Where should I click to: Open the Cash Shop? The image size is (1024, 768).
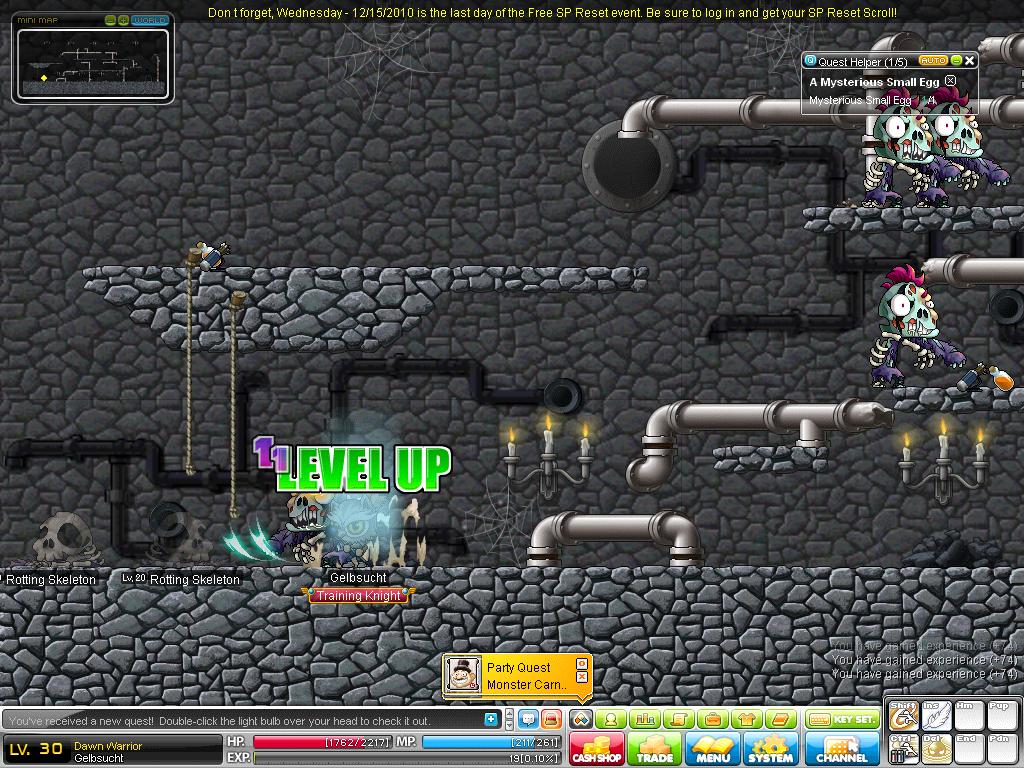[x=597, y=749]
